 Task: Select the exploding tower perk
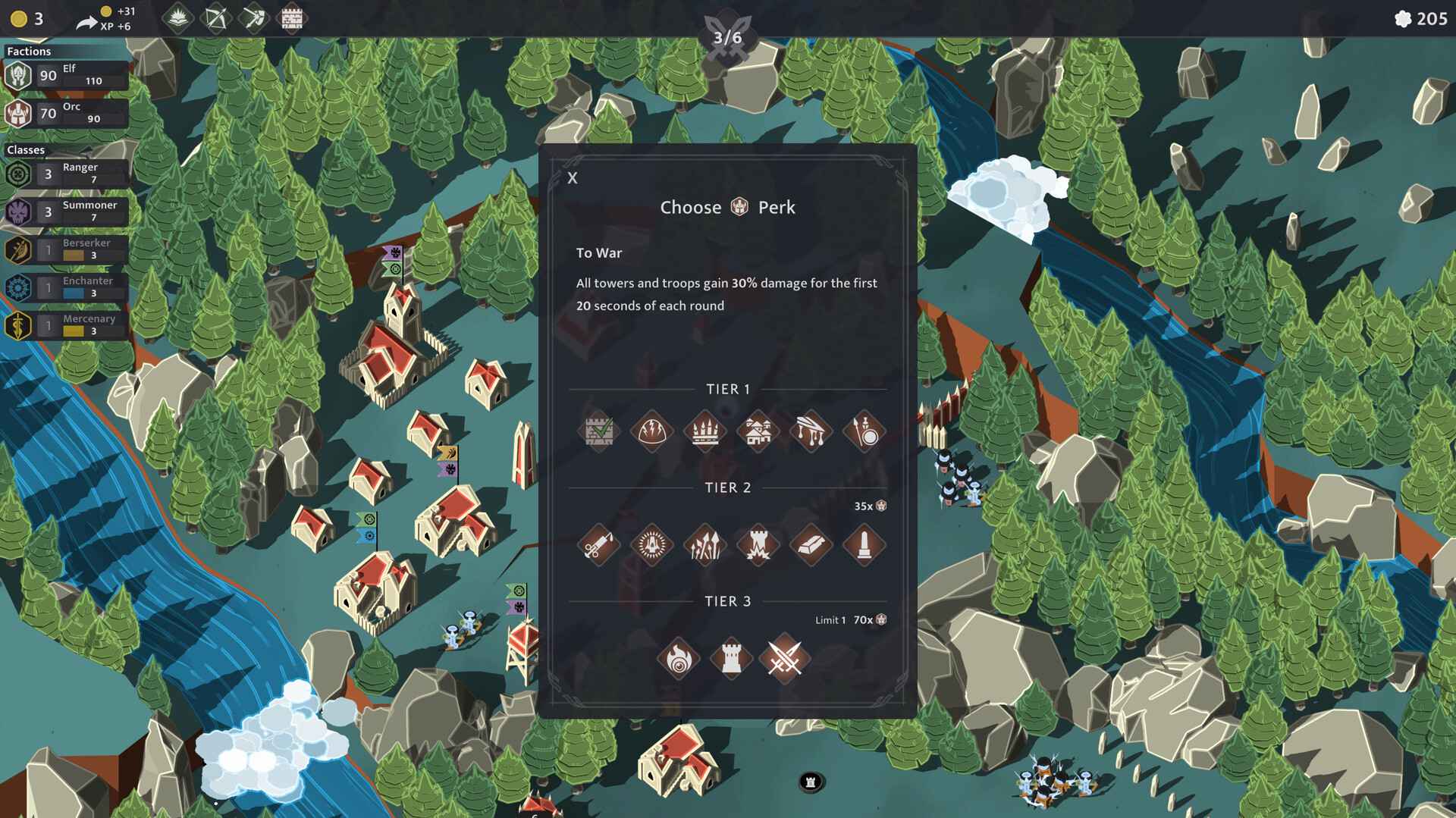(758, 545)
